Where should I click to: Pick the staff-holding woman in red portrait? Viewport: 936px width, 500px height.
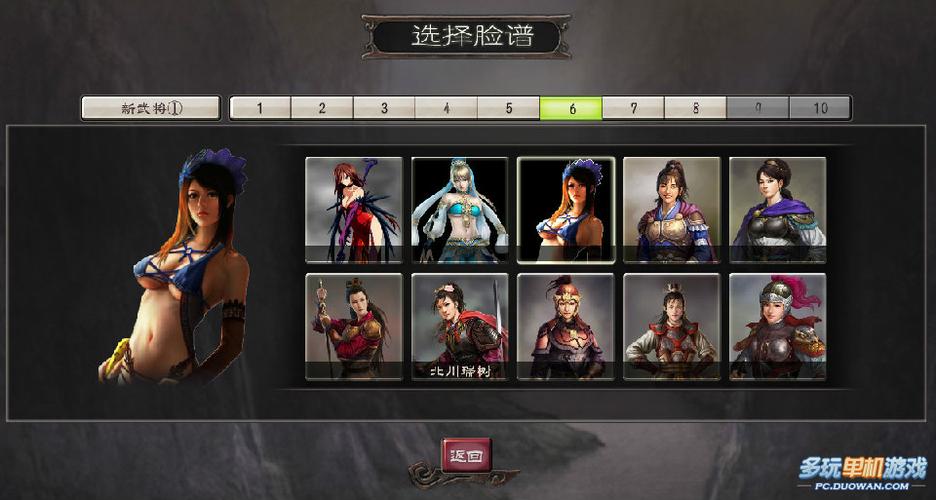click(354, 327)
